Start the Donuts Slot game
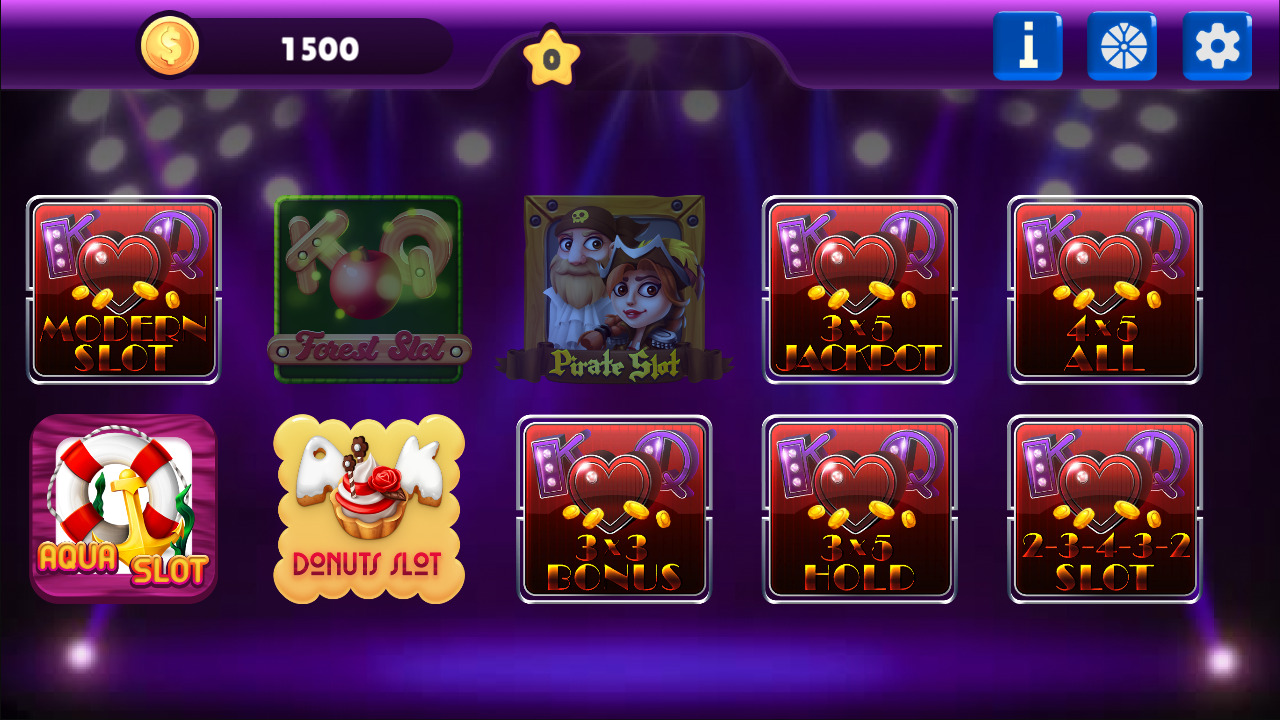1280x720 pixels. 368,508
